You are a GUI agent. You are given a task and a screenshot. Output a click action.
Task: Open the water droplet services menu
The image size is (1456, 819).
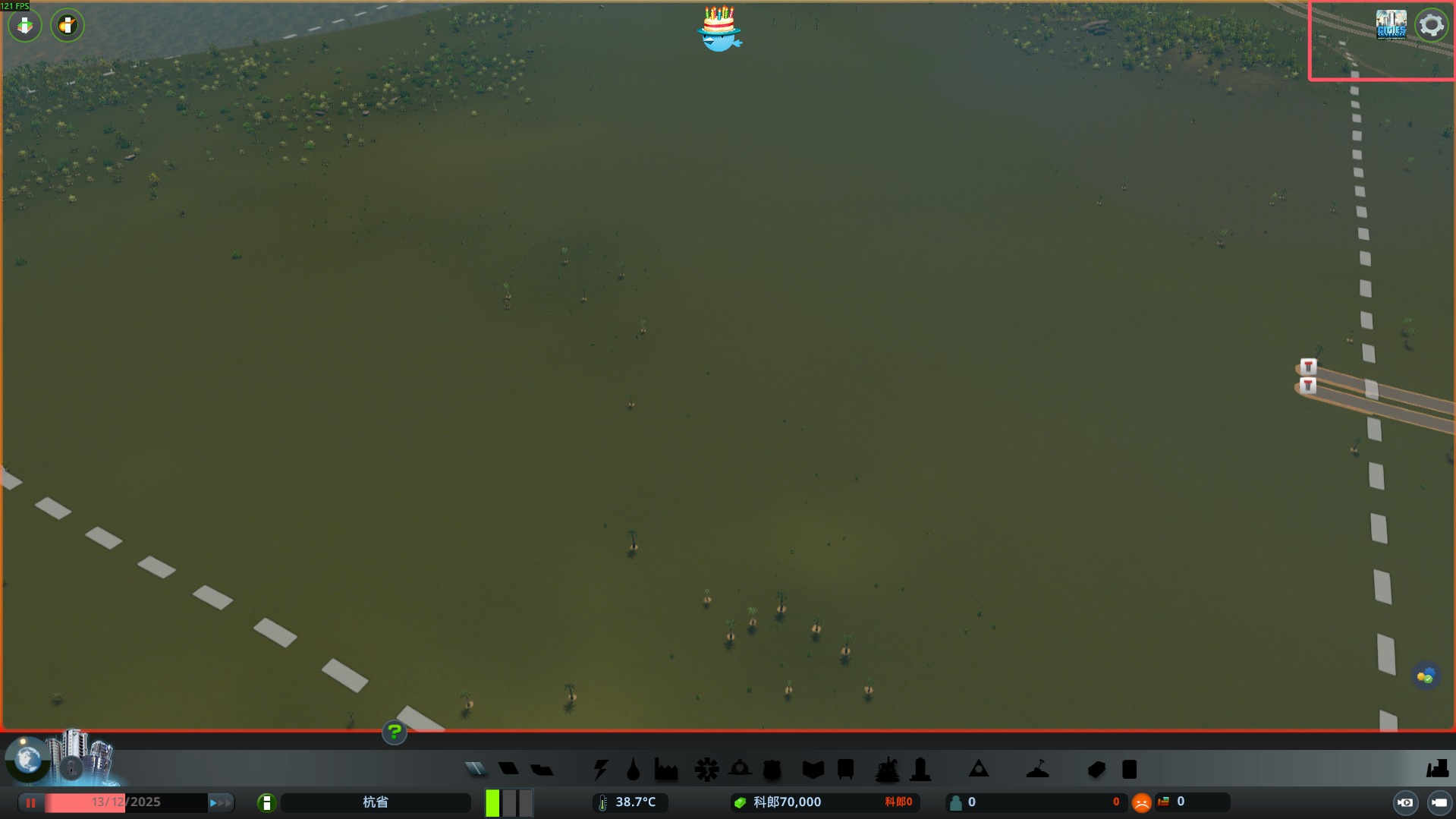pyautogui.click(x=633, y=770)
